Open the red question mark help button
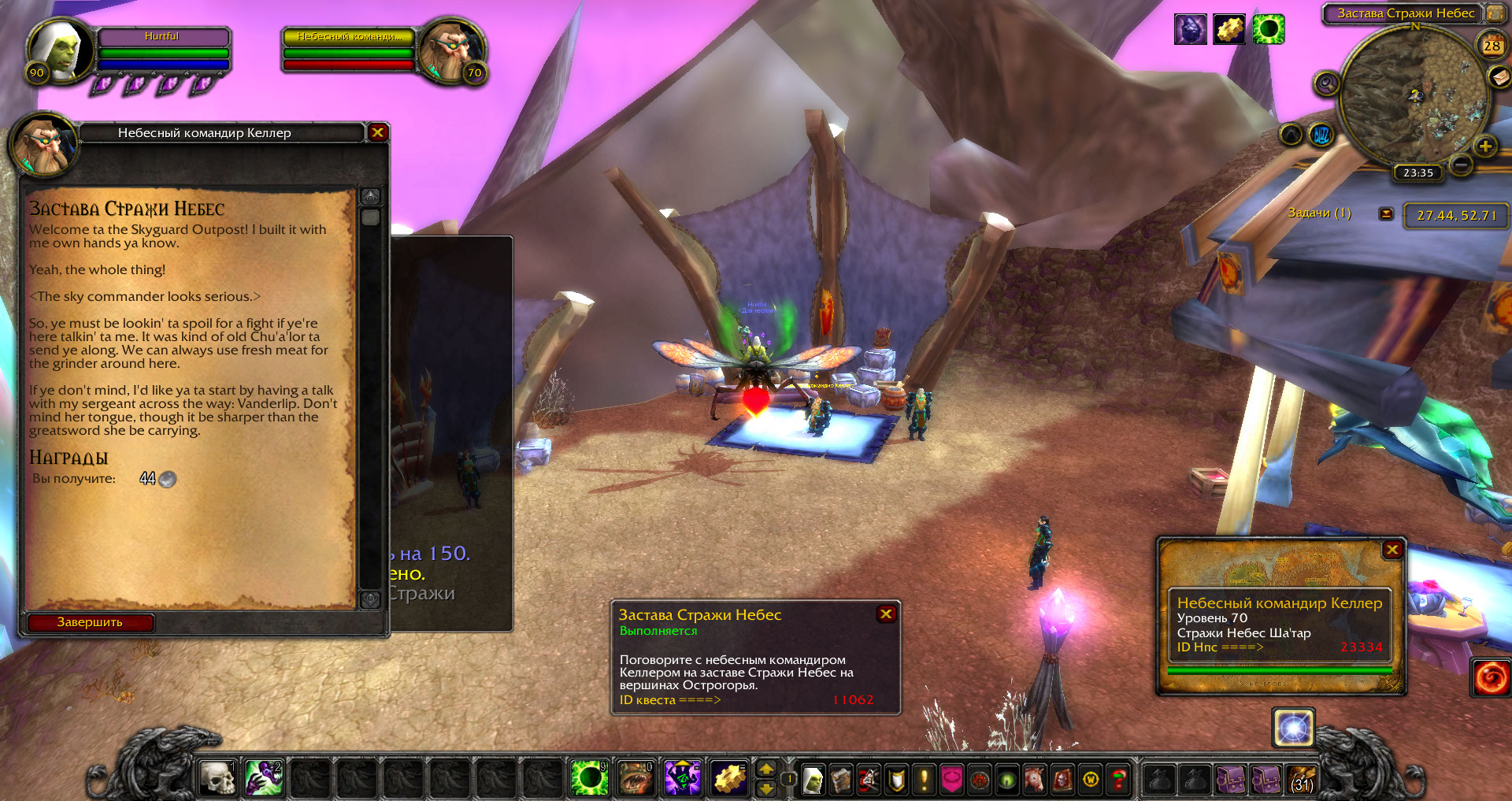Screen dimensions: 1512x801 click(x=1118, y=780)
